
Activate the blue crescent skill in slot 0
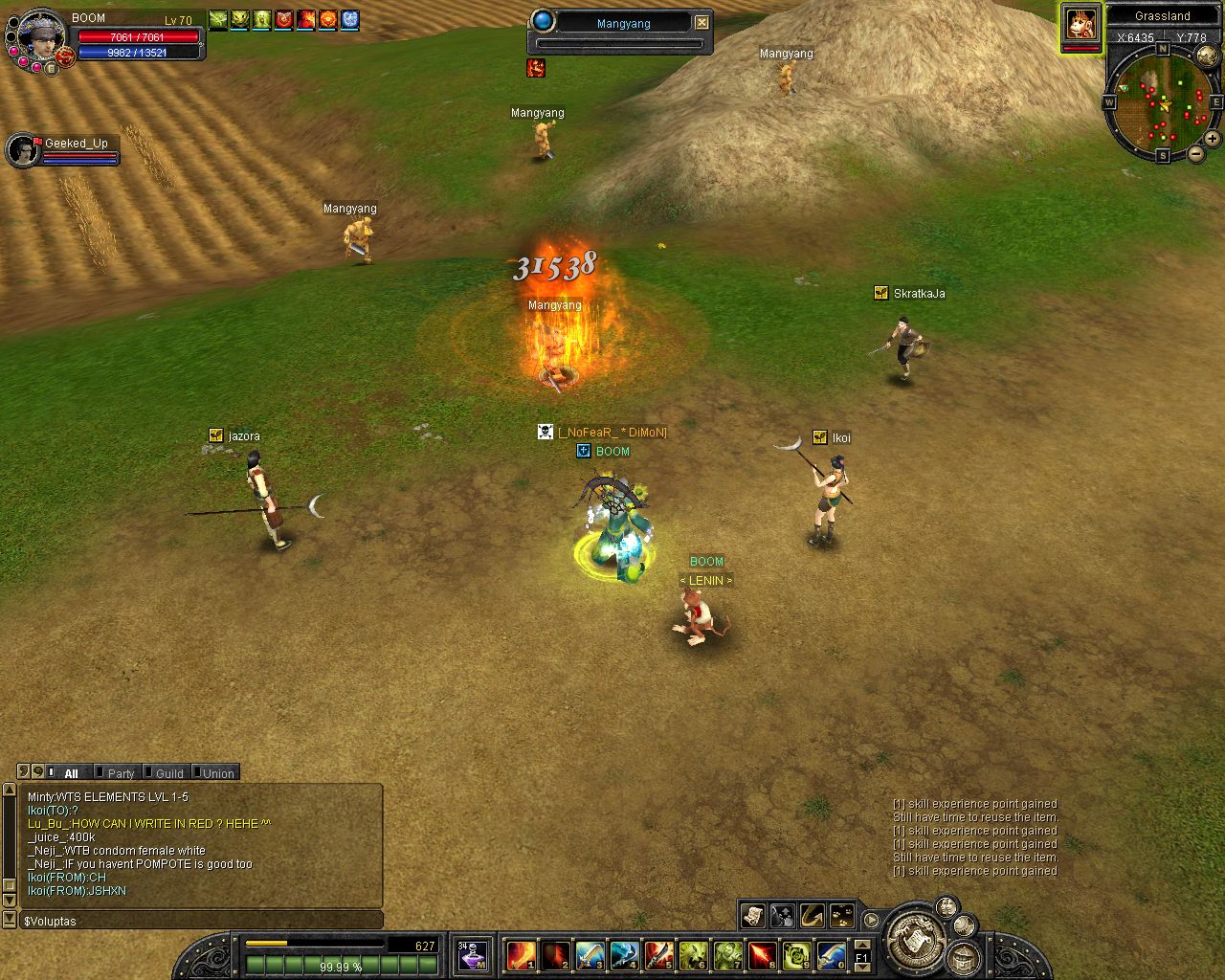point(831,955)
